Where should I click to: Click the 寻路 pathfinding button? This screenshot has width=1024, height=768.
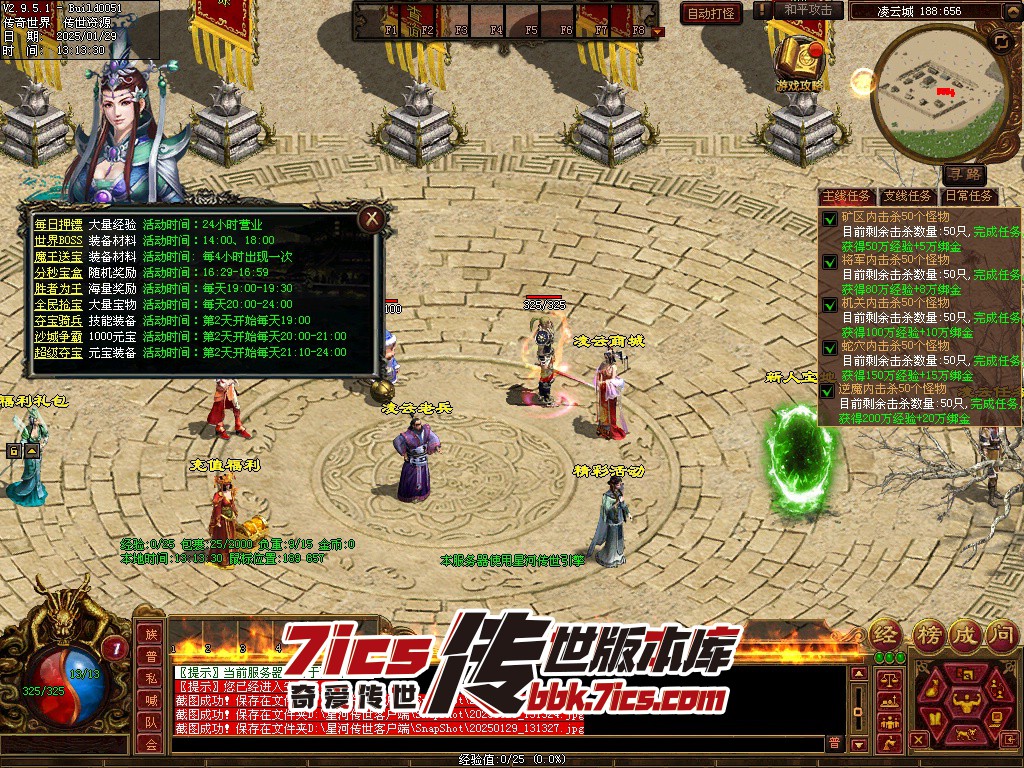click(x=964, y=174)
